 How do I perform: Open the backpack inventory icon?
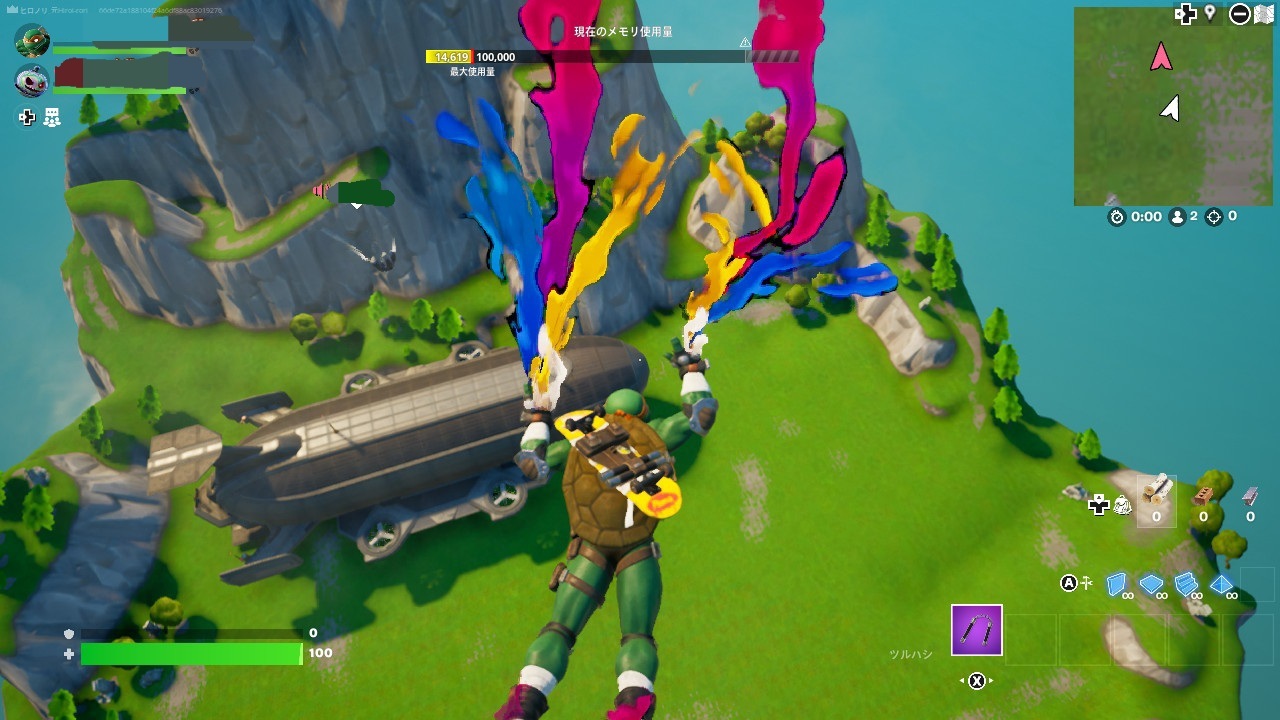point(1122,505)
